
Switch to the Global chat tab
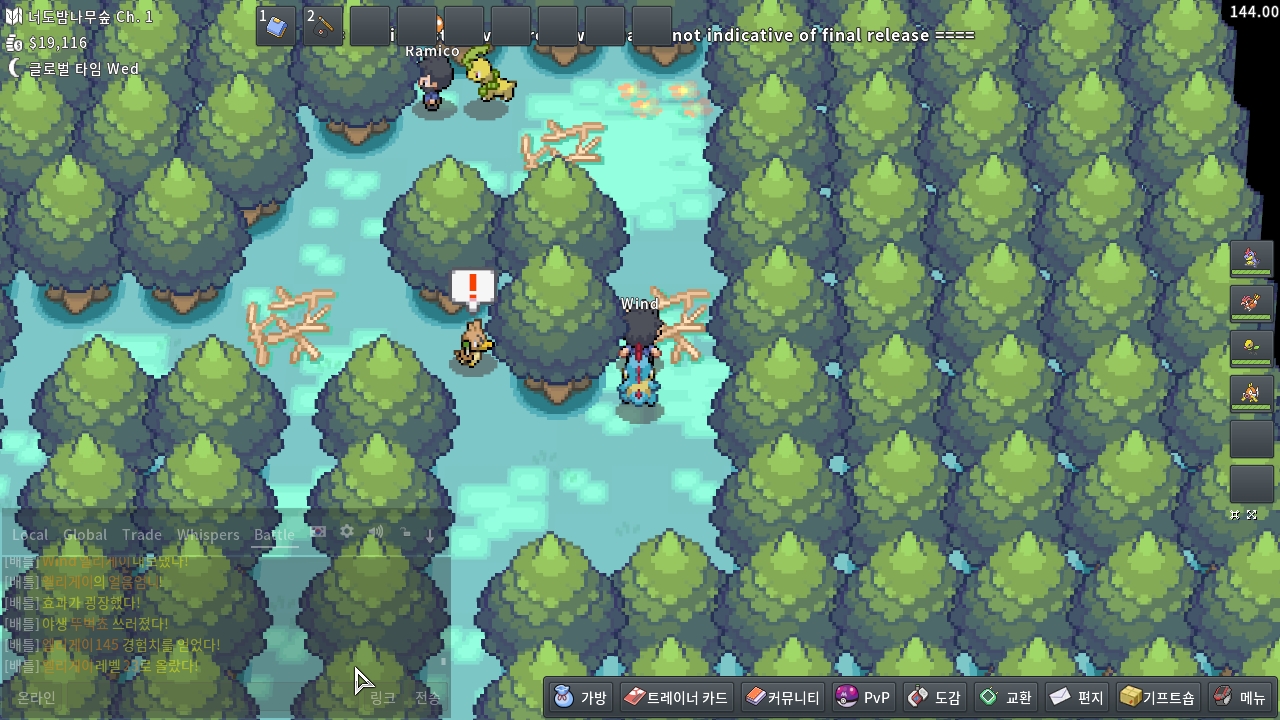(85, 535)
